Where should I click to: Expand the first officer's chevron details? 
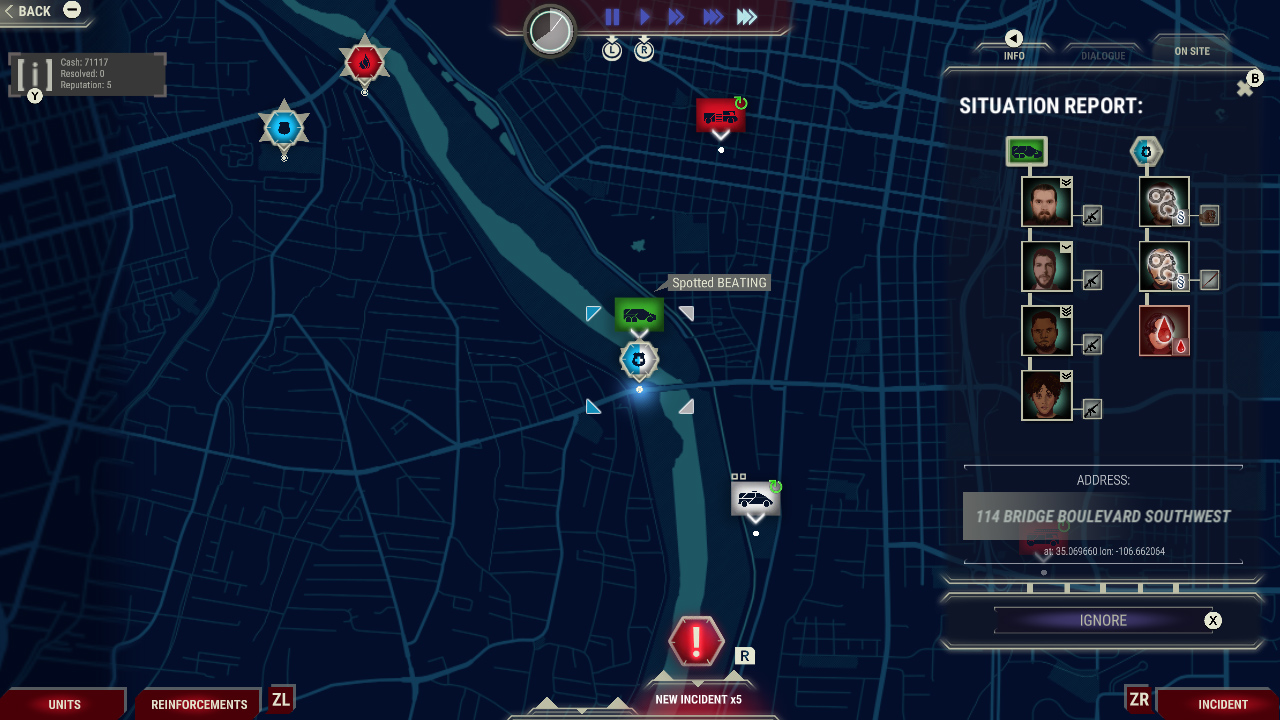tap(1065, 182)
